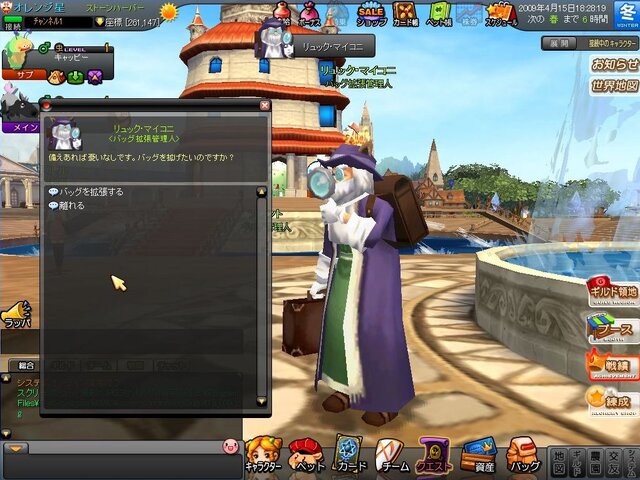Open the 世界地図 world map
640x480 pixels.
click(614, 85)
